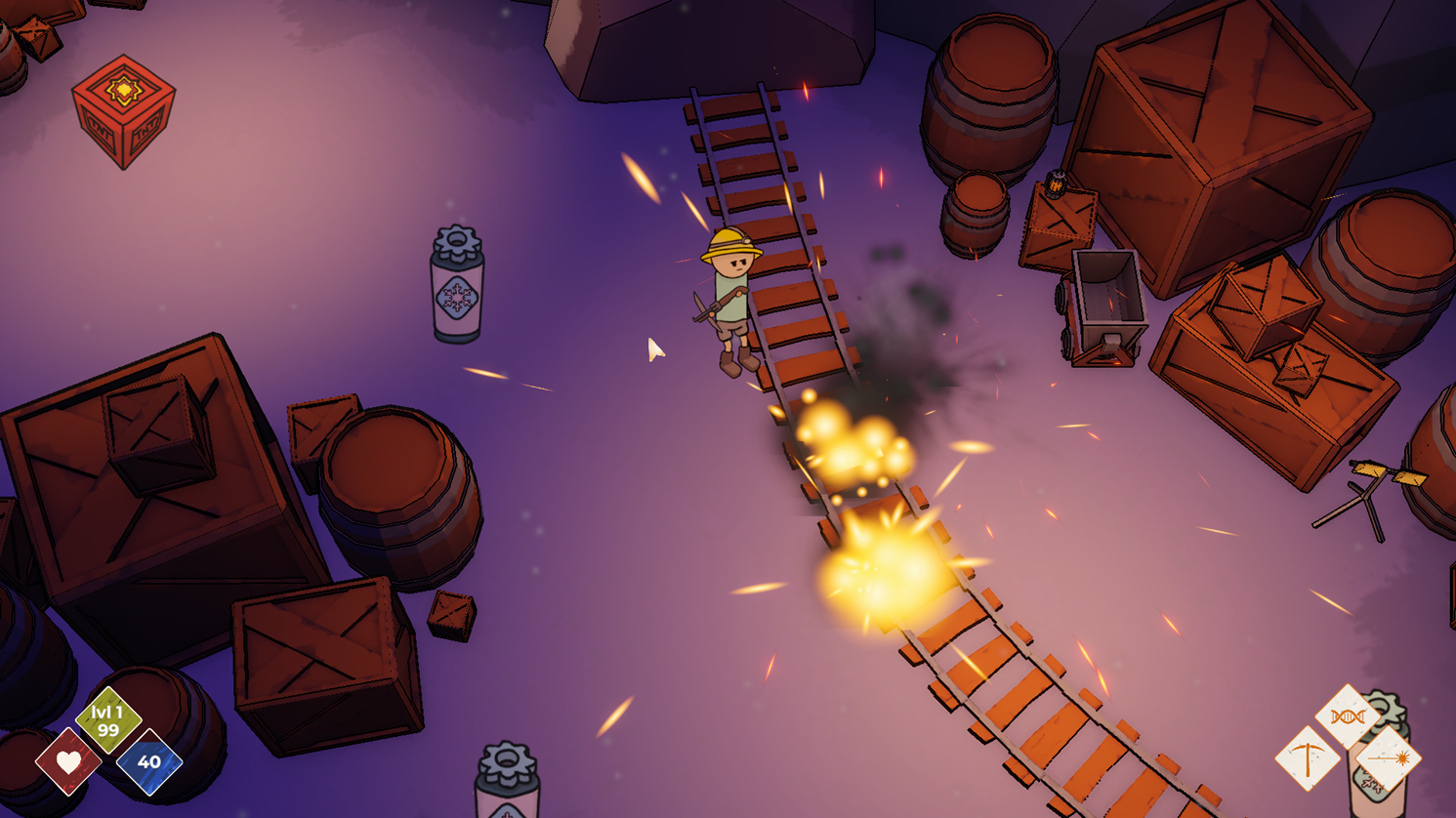Select the pickaxe ability diamond
Screen dimensions: 1456x818
coord(1308,758)
